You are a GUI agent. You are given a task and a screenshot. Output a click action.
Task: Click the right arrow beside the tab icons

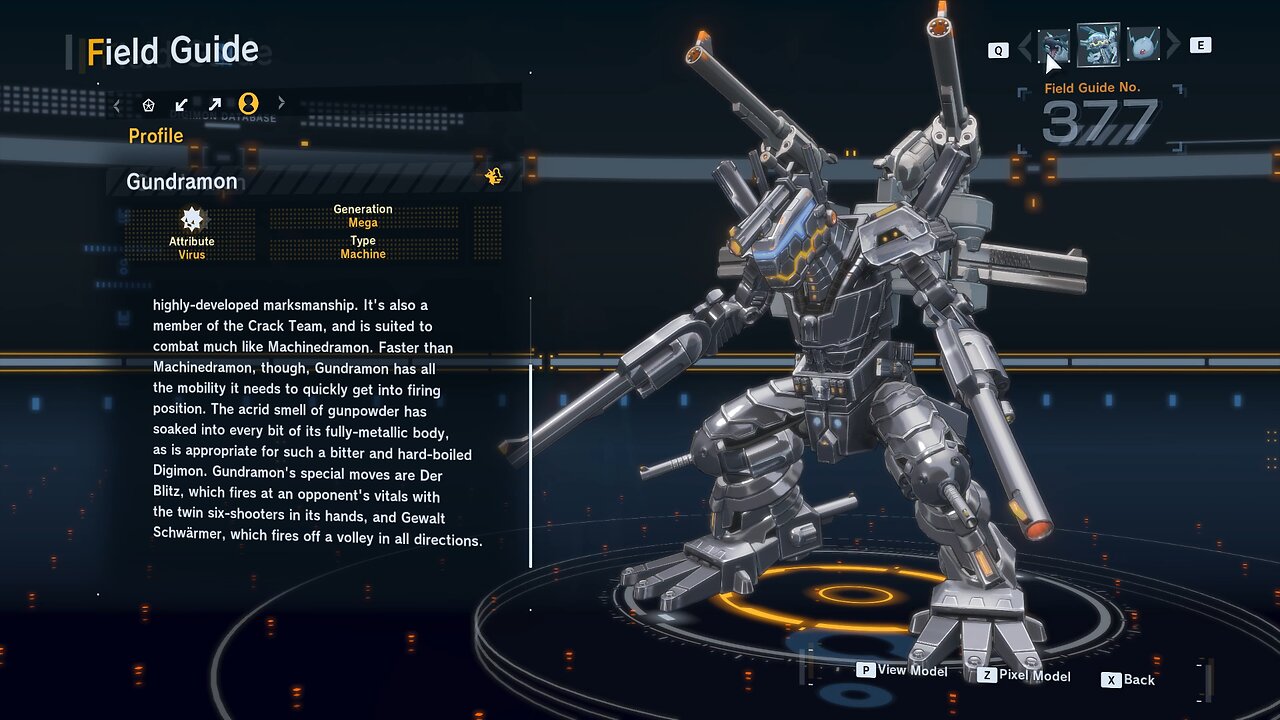point(281,103)
